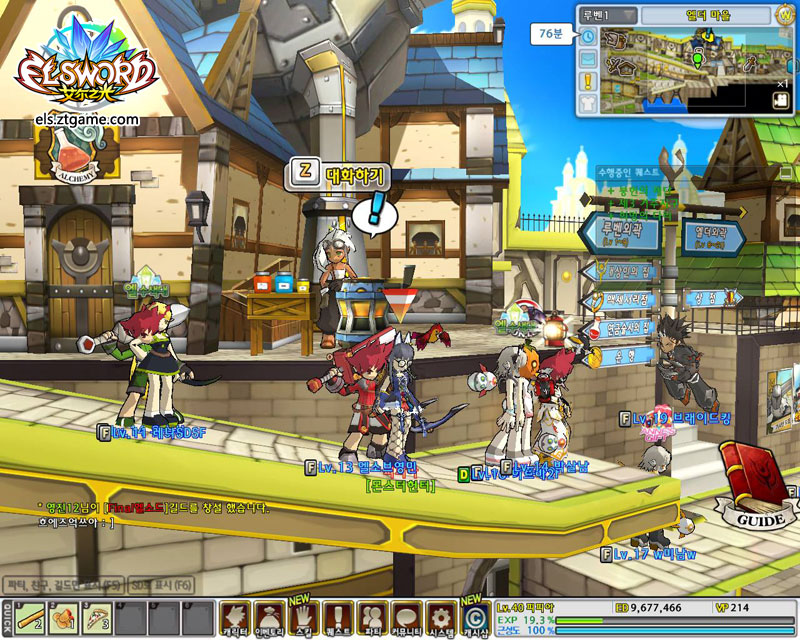800x640 pixels.
Task: Open the 퀘스트 (Quest) log button
Action: 337,617
